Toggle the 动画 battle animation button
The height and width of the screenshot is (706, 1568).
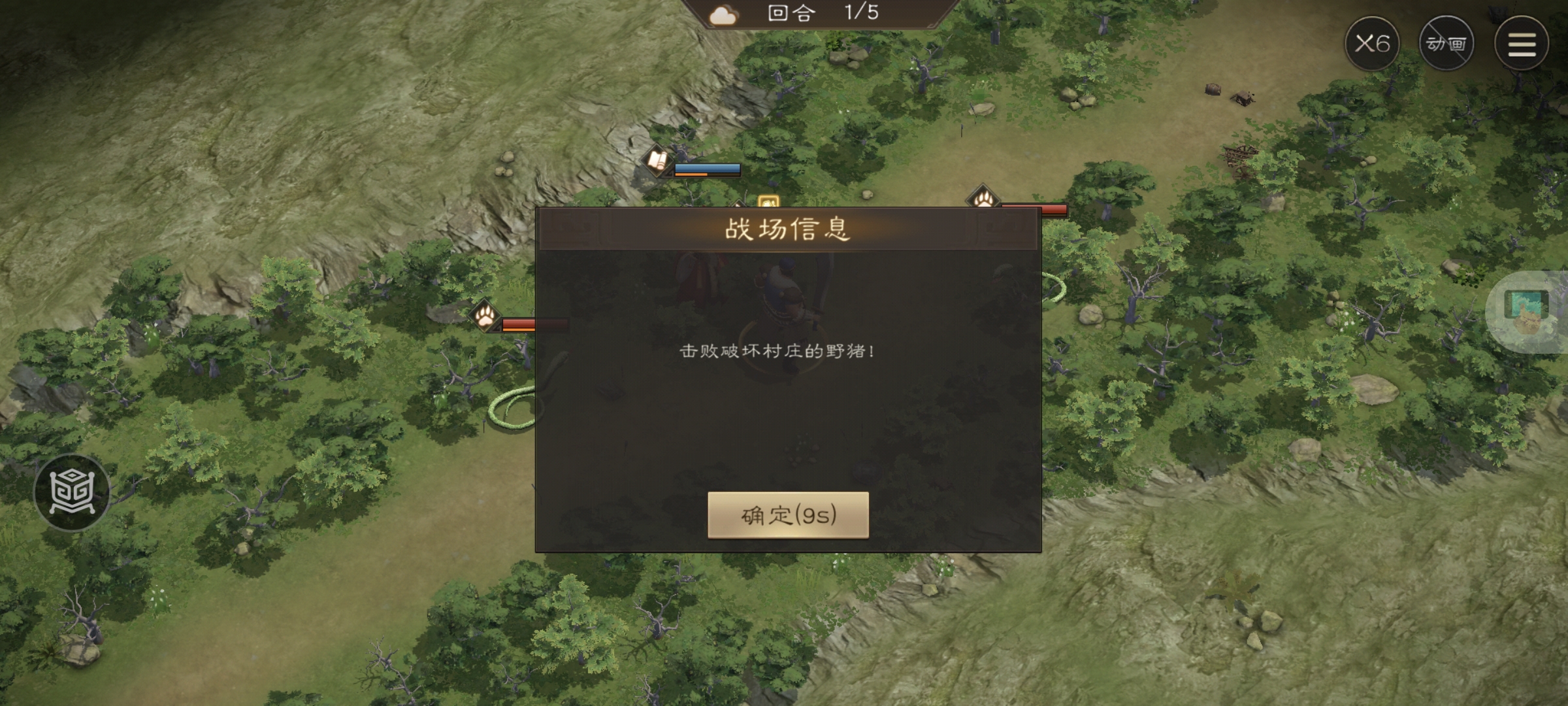[1447, 43]
